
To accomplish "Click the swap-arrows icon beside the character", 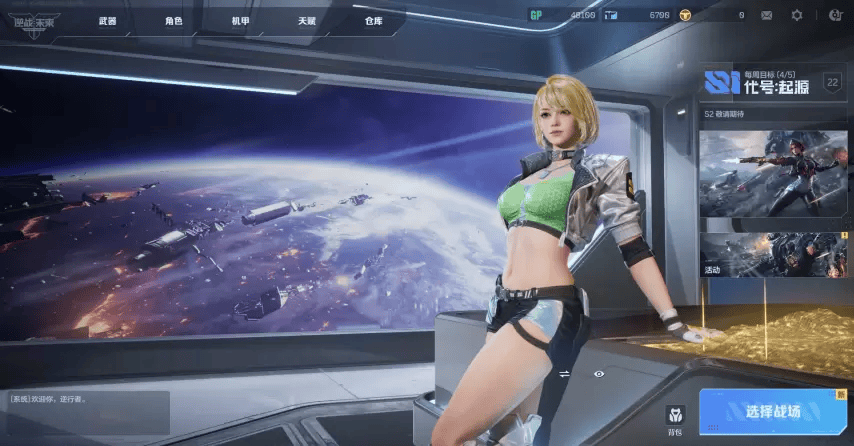I will tap(564, 374).
